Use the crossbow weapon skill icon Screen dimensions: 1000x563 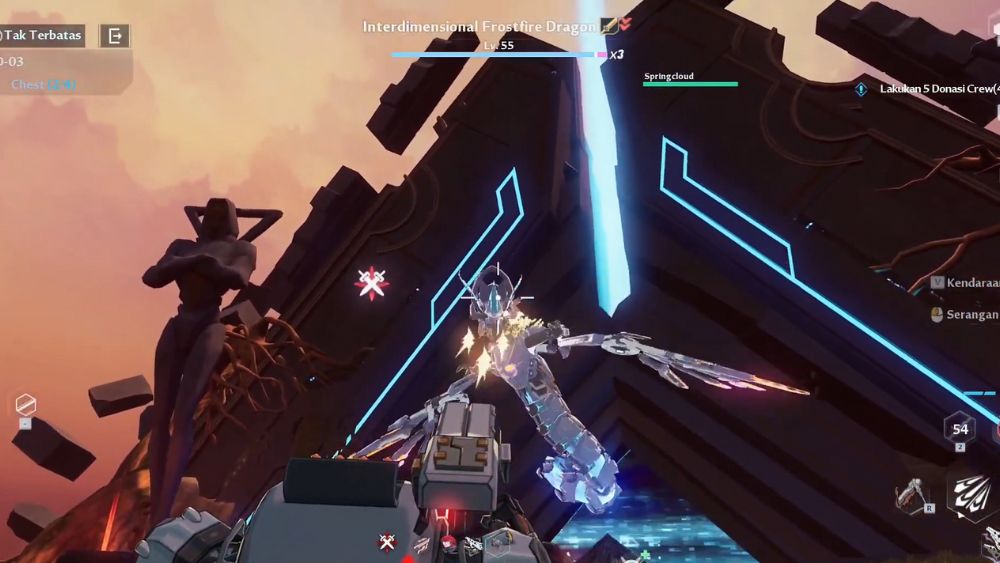[x=911, y=494]
